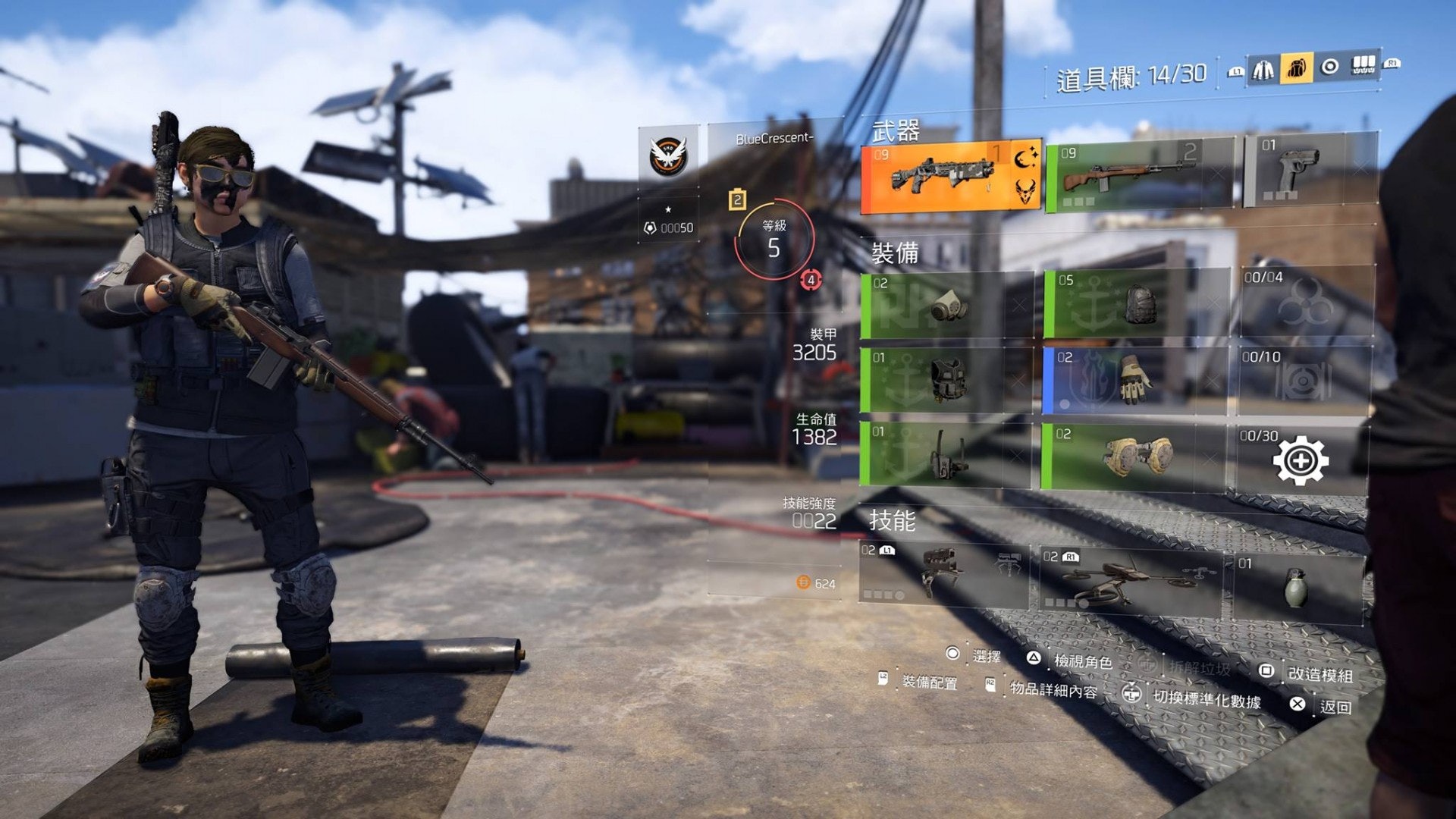Open the holster gear slot
Screen dimensions: 1456x819
(945, 453)
